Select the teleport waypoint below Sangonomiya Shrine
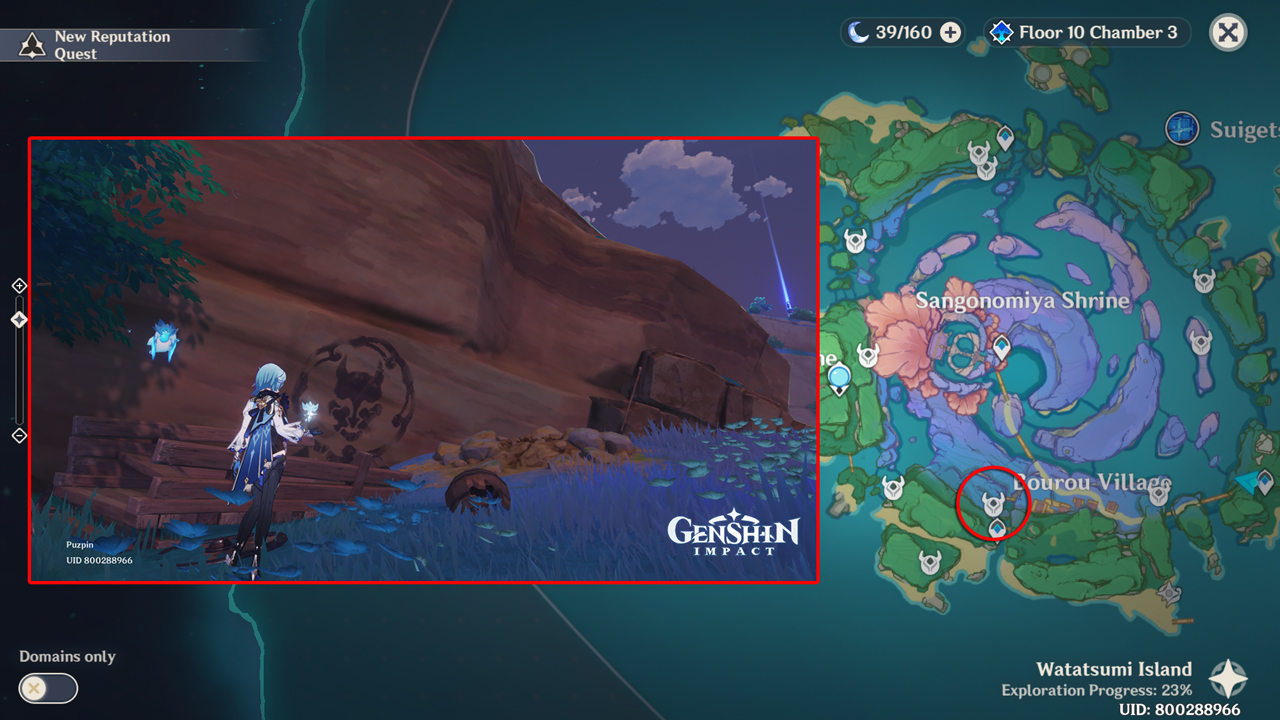Image resolution: width=1280 pixels, height=720 pixels. [x=1000, y=346]
